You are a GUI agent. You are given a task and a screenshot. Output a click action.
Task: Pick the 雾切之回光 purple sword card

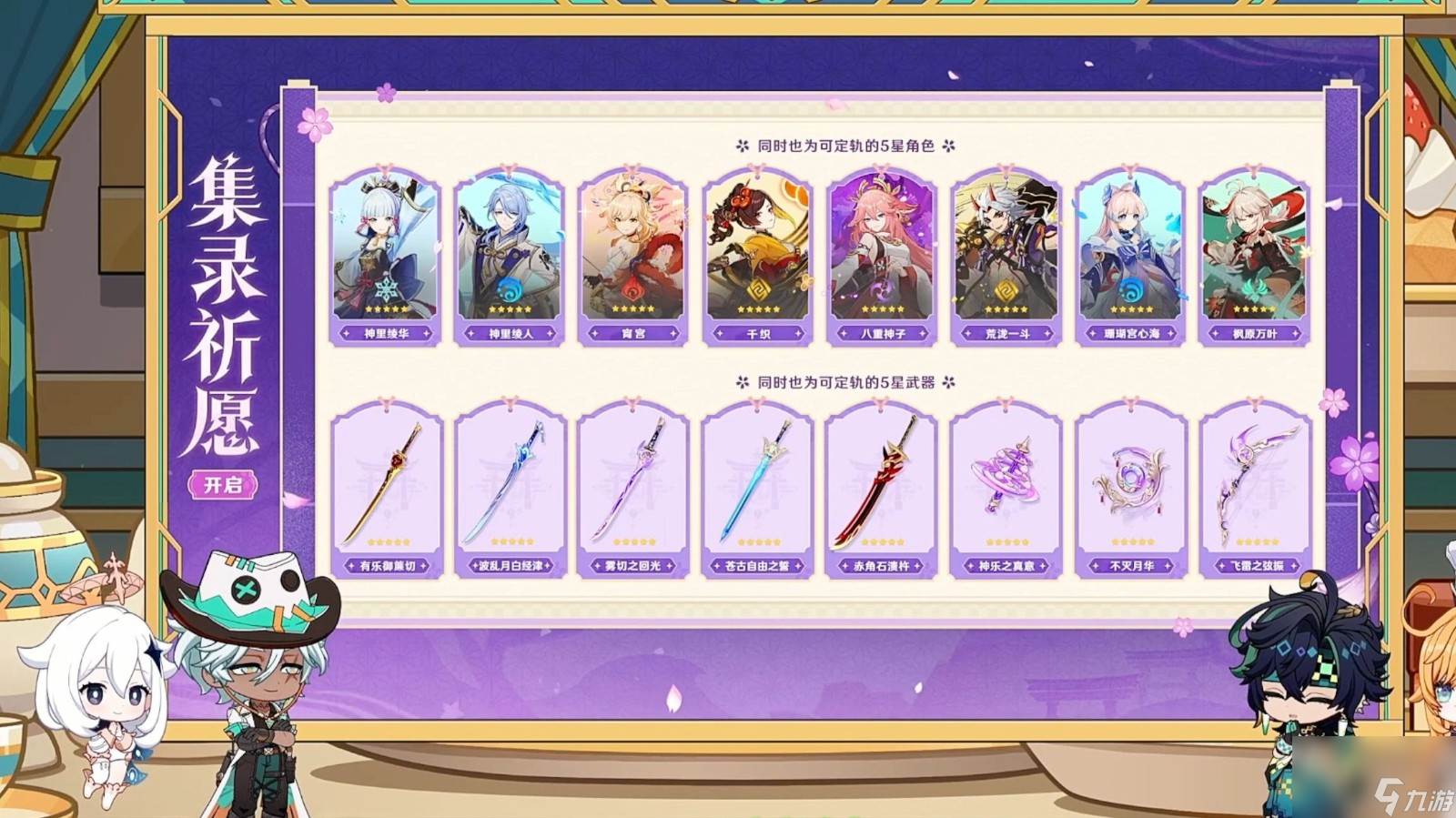click(633, 490)
